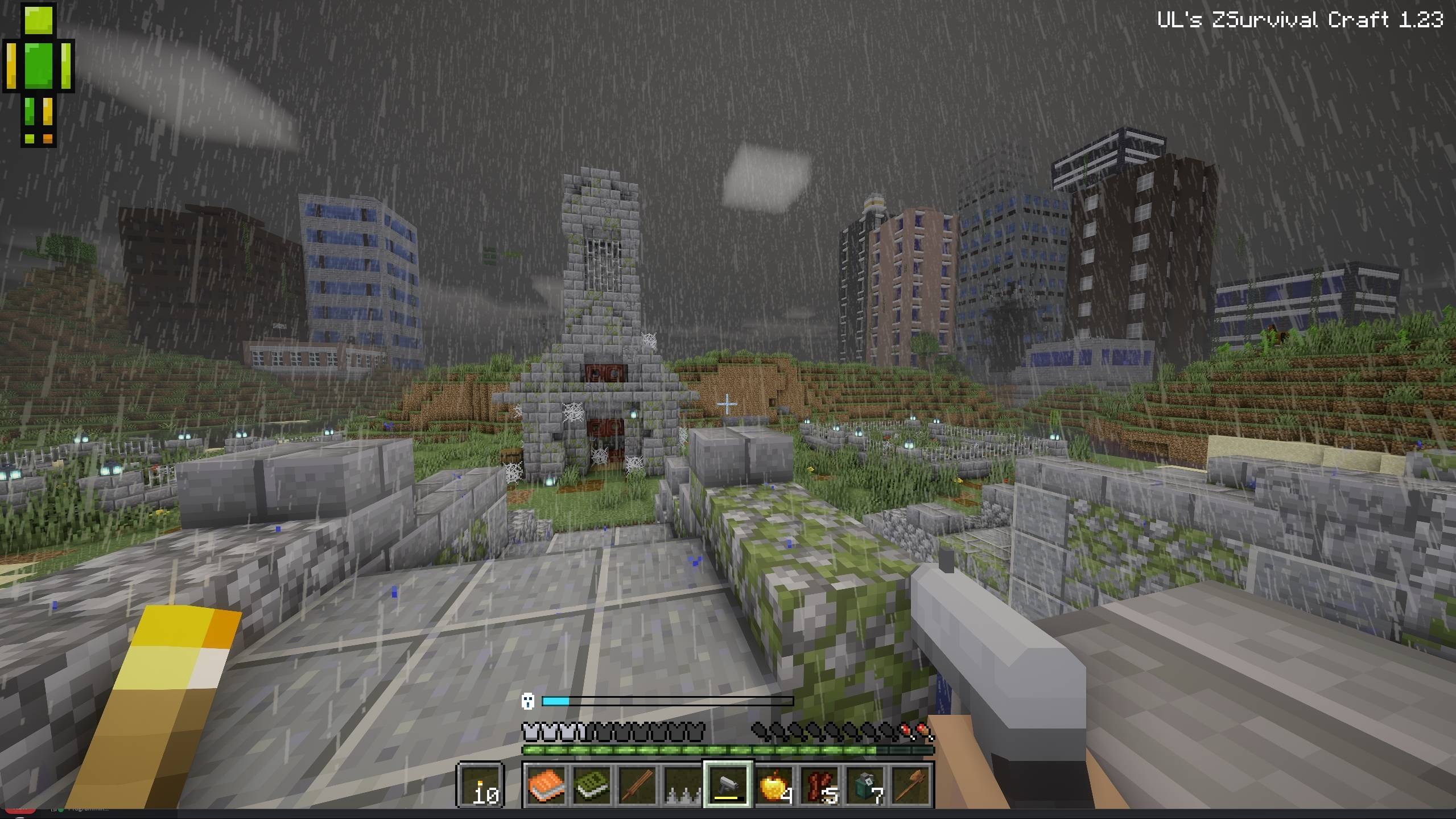Select the orange book hotbar slot

tap(546, 785)
